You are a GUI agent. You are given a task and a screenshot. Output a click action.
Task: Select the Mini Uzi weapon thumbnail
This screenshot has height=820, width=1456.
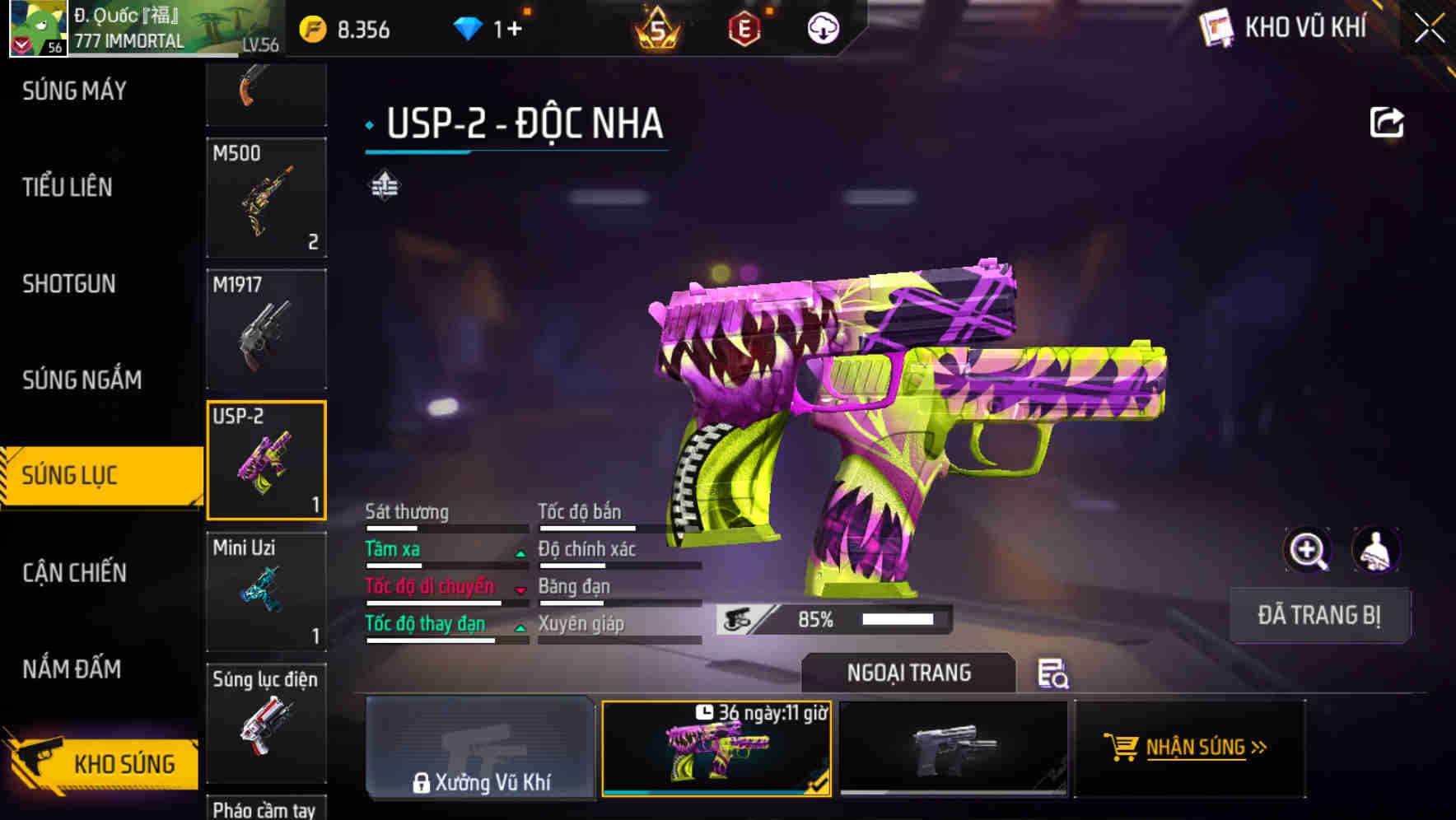[266, 591]
